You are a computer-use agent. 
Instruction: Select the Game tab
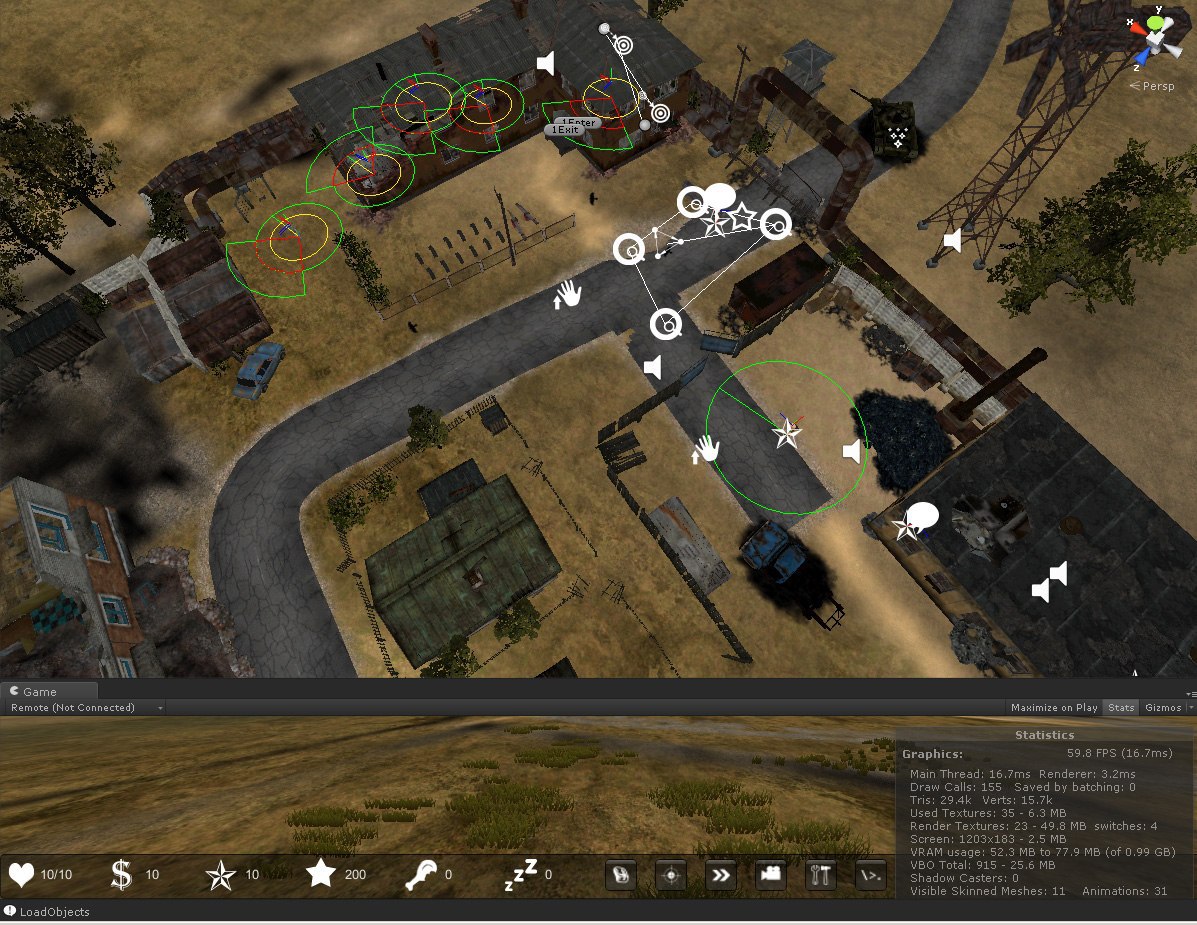(x=40, y=692)
